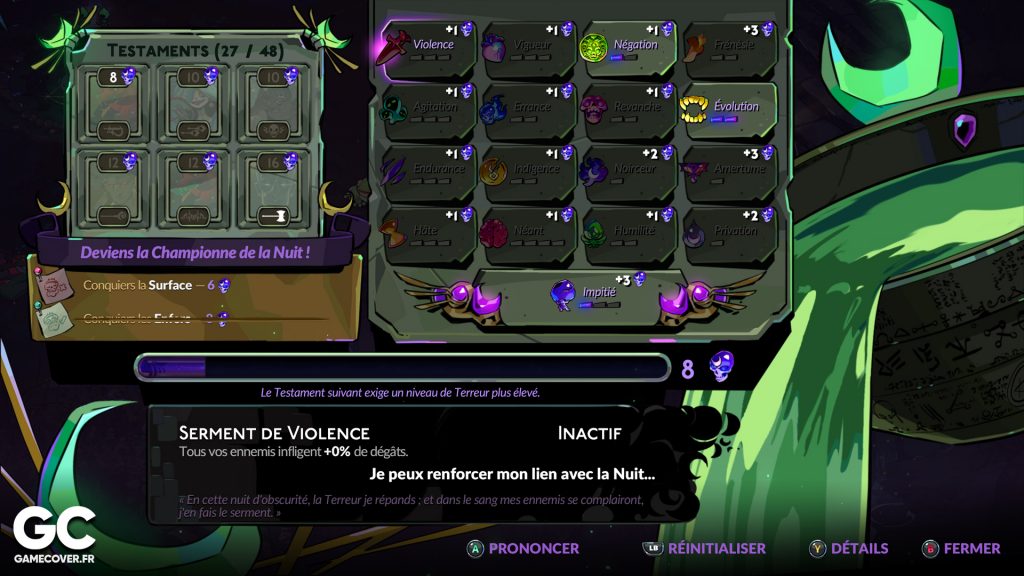Pick the Frénésie vow
1024x576 pixels.
coord(728,48)
